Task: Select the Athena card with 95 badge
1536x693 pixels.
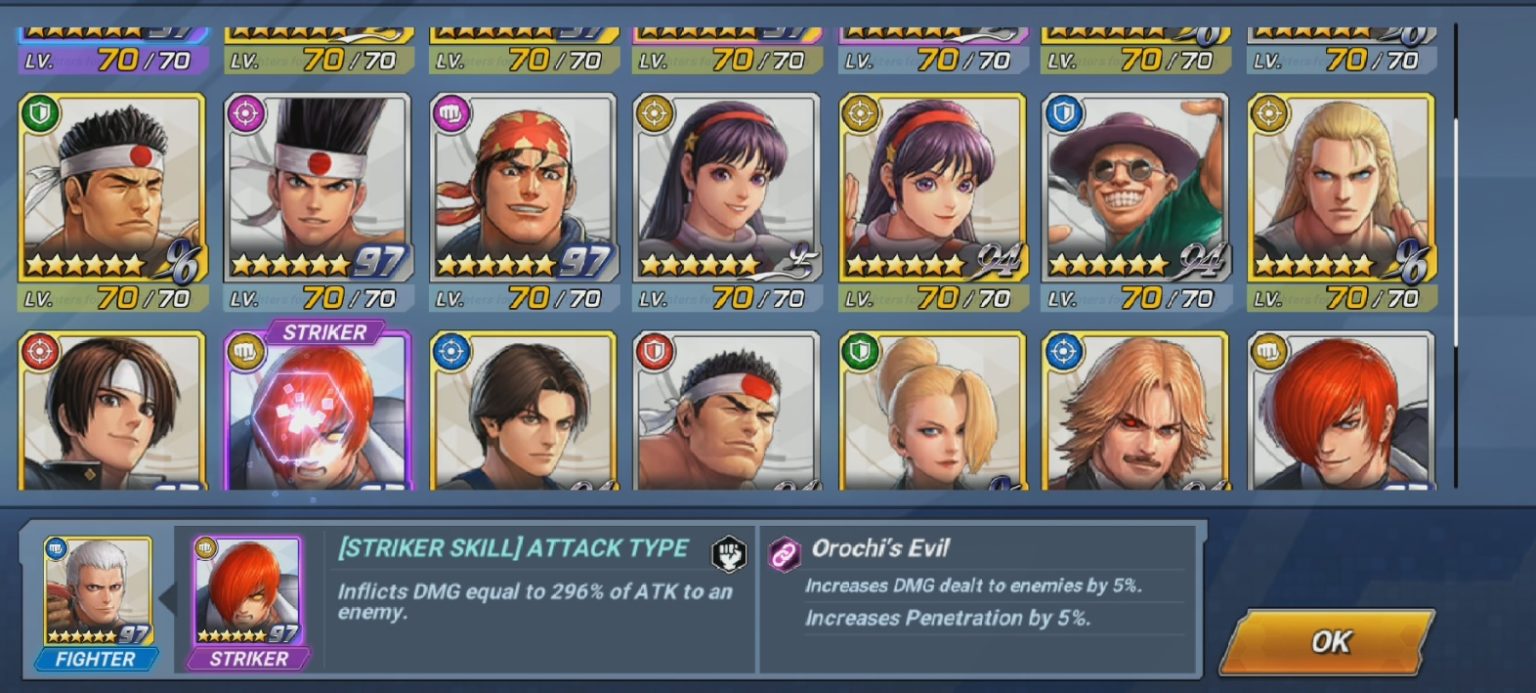Action: pos(728,188)
